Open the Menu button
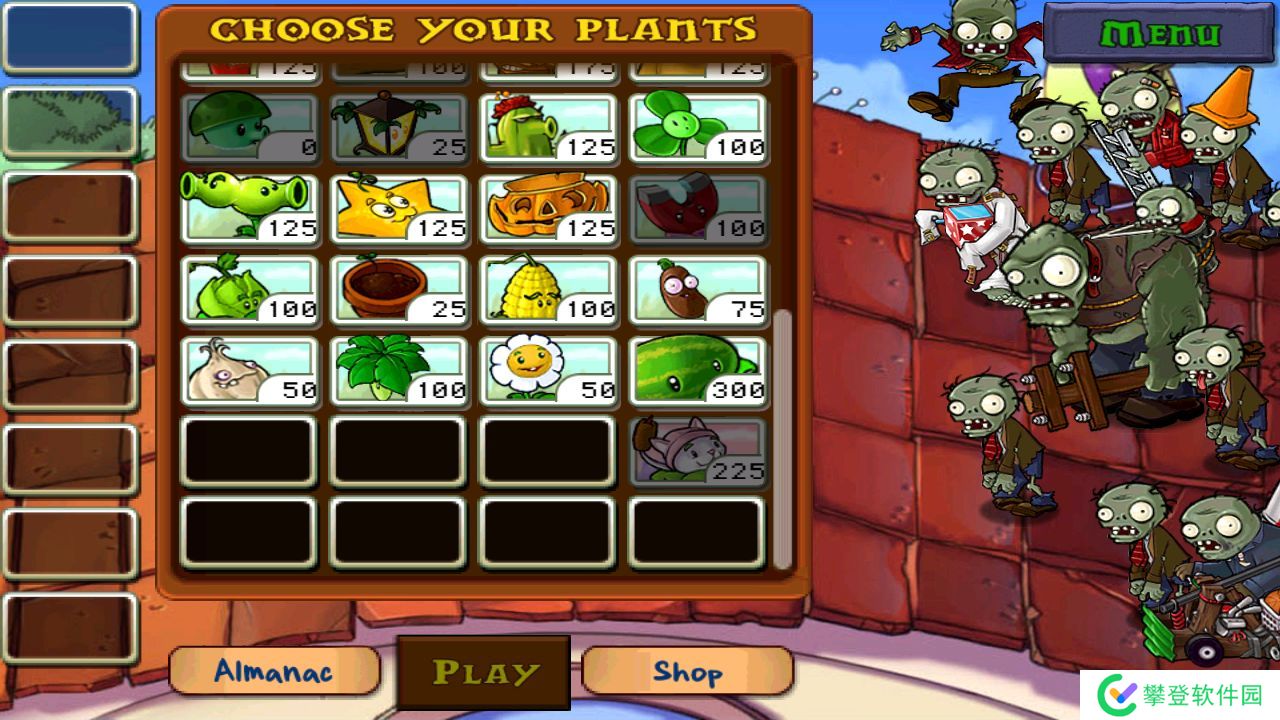This screenshot has width=1280, height=720. (x=1159, y=34)
